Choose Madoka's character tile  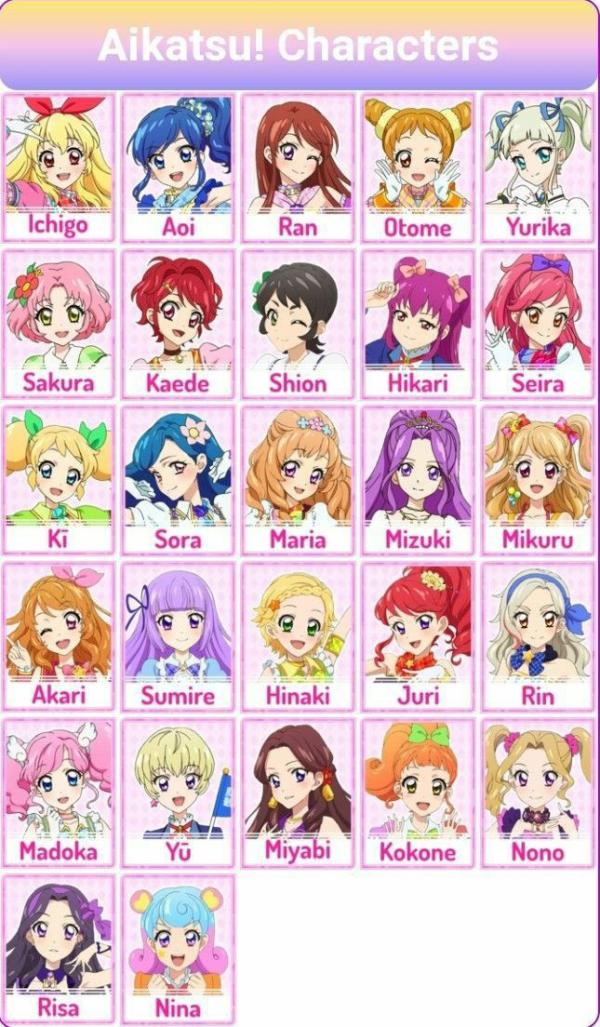coord(58,792)
